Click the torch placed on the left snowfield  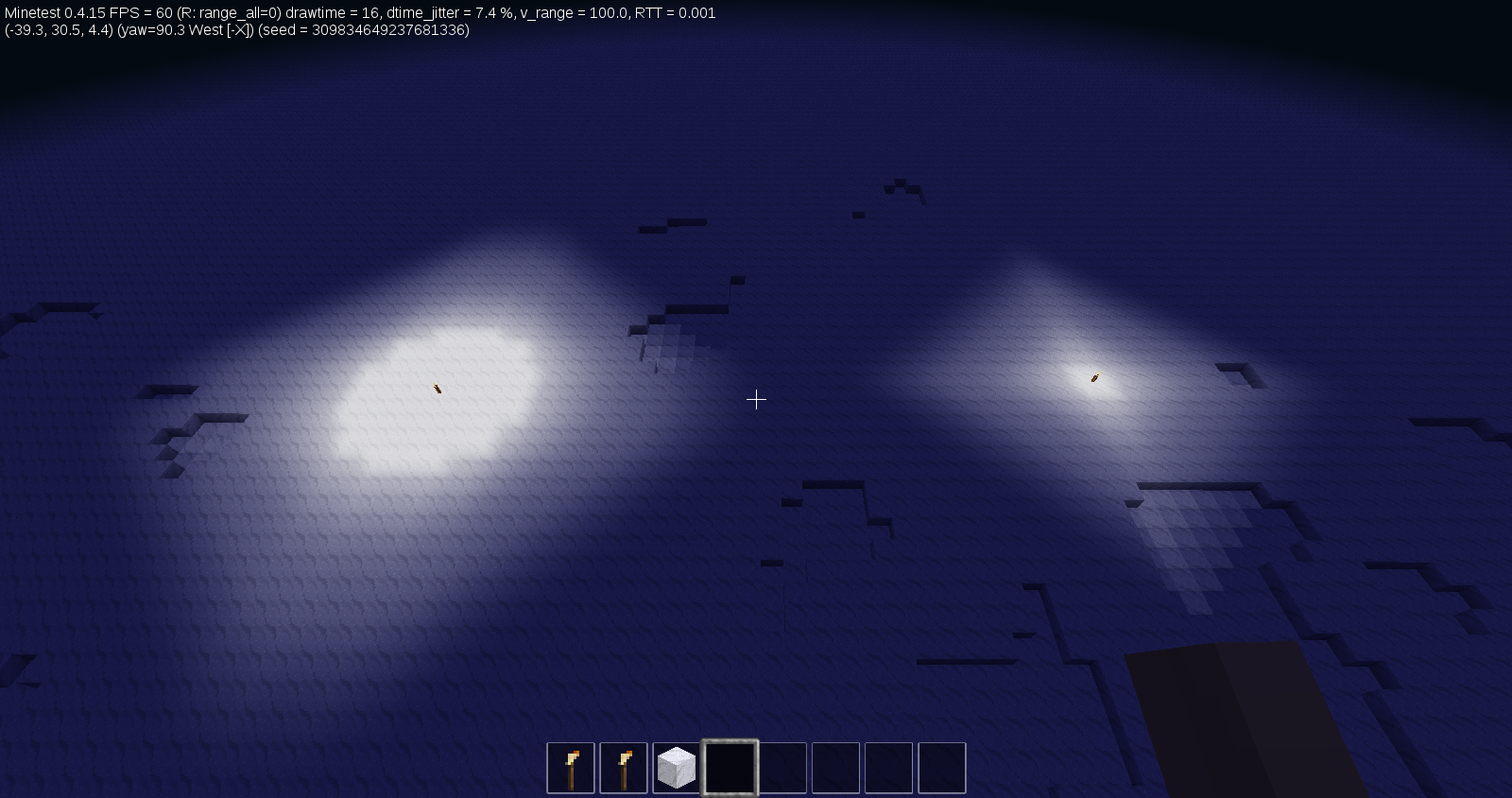click(437, 388)
